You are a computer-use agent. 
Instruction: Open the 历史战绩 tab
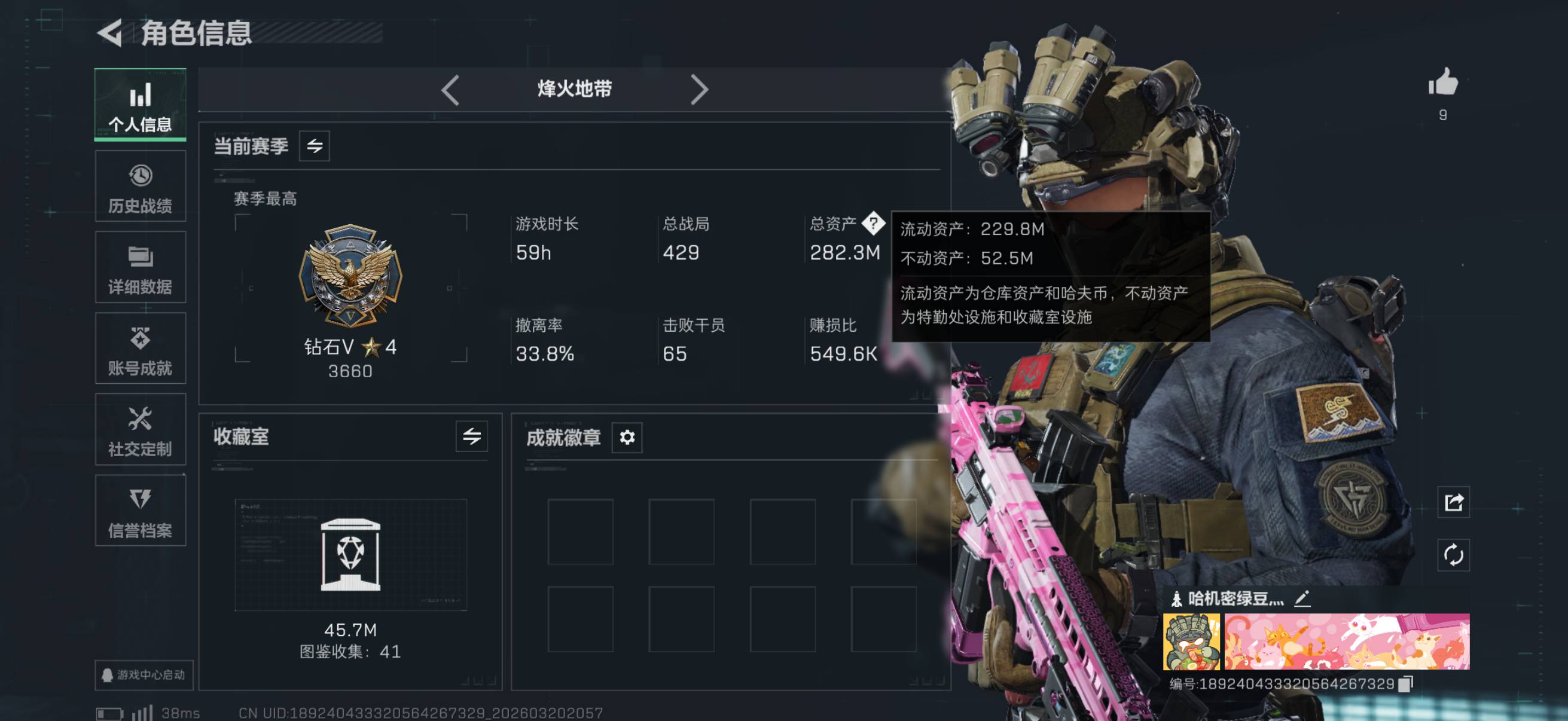(x=140, y=186)
